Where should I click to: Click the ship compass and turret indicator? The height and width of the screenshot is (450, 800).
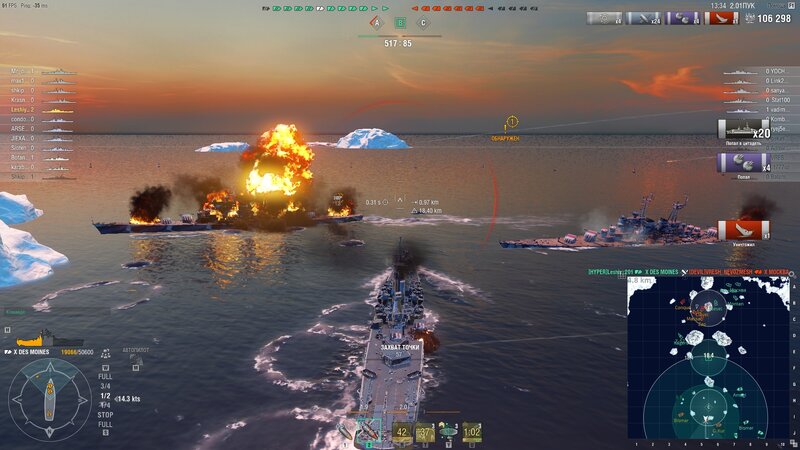pos(50,399)
